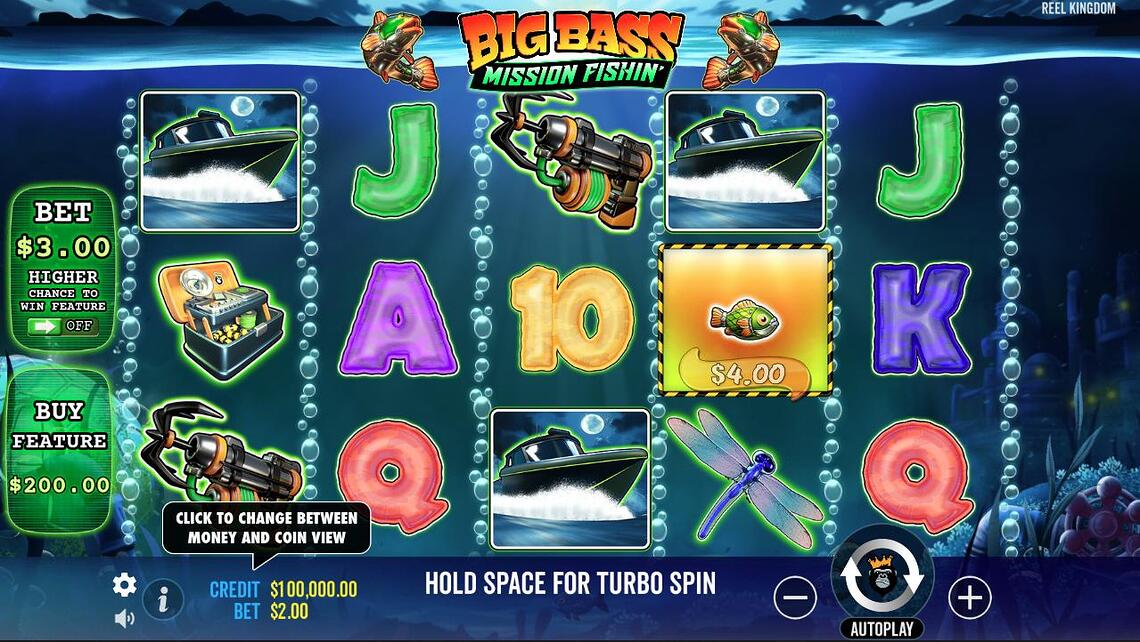This screenshot has height=642, width=1140.
Task: Toggle the sound speaker icon
Action: pyautogui.click(x=124, y=618)
